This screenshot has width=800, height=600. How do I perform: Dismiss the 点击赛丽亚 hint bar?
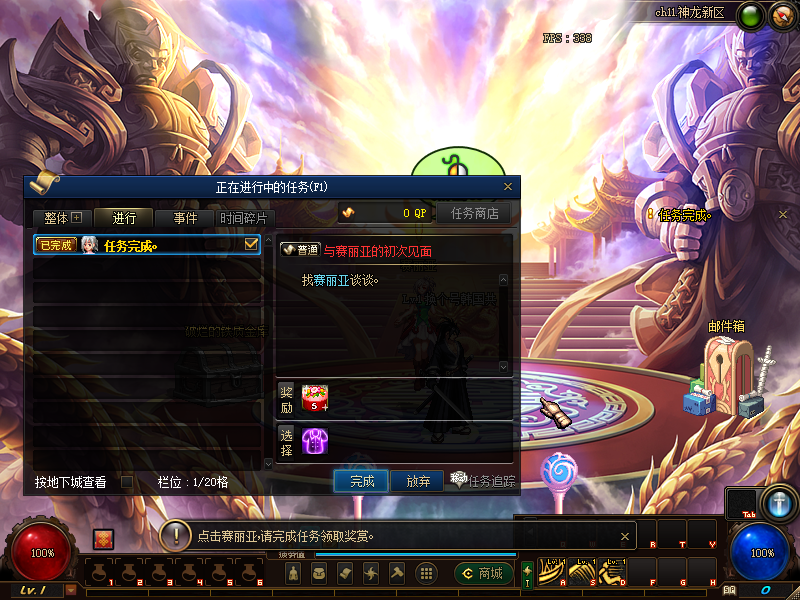coord(625,535)
